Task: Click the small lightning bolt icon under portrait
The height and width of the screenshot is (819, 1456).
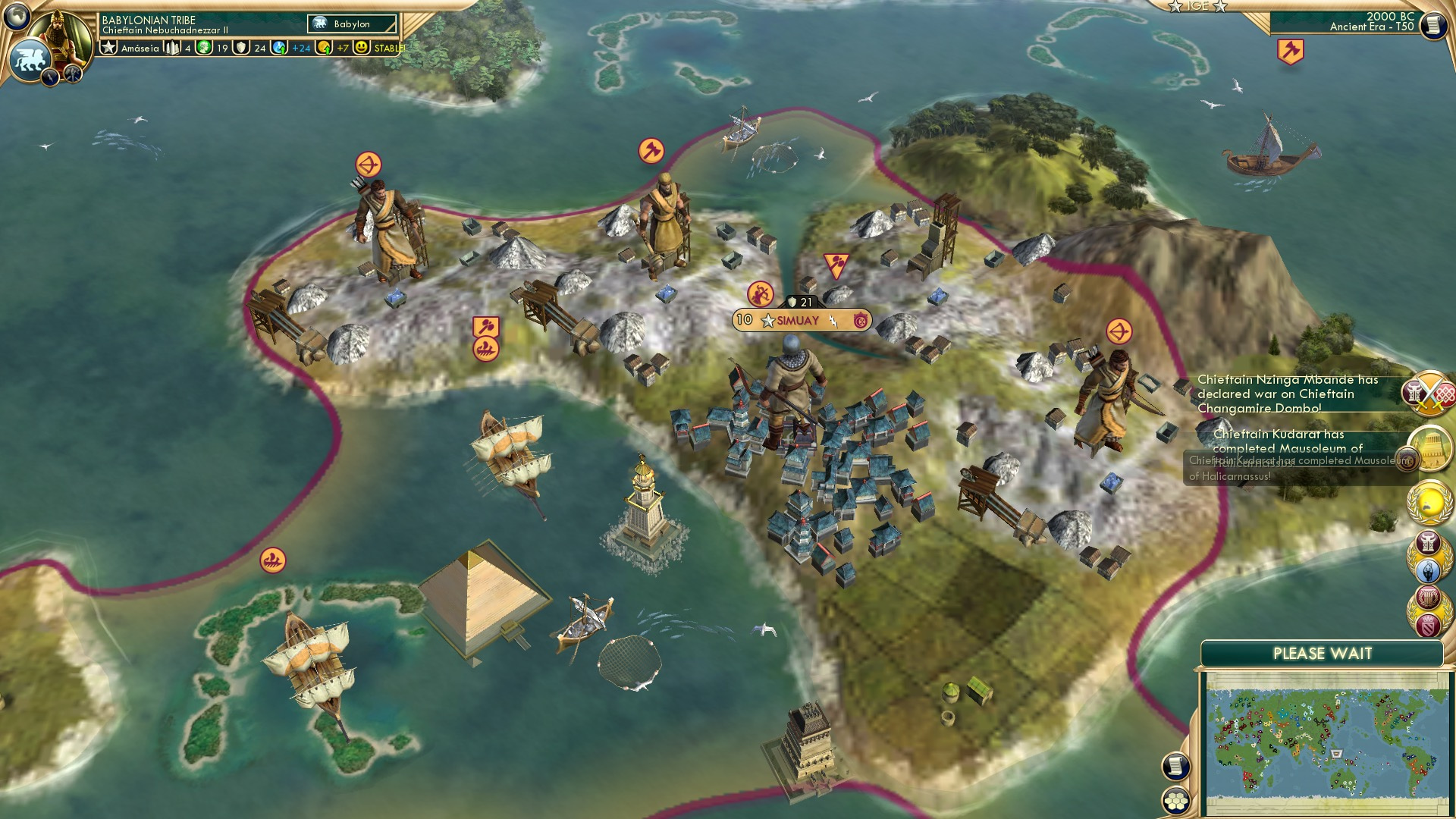Action: (51, 76)
